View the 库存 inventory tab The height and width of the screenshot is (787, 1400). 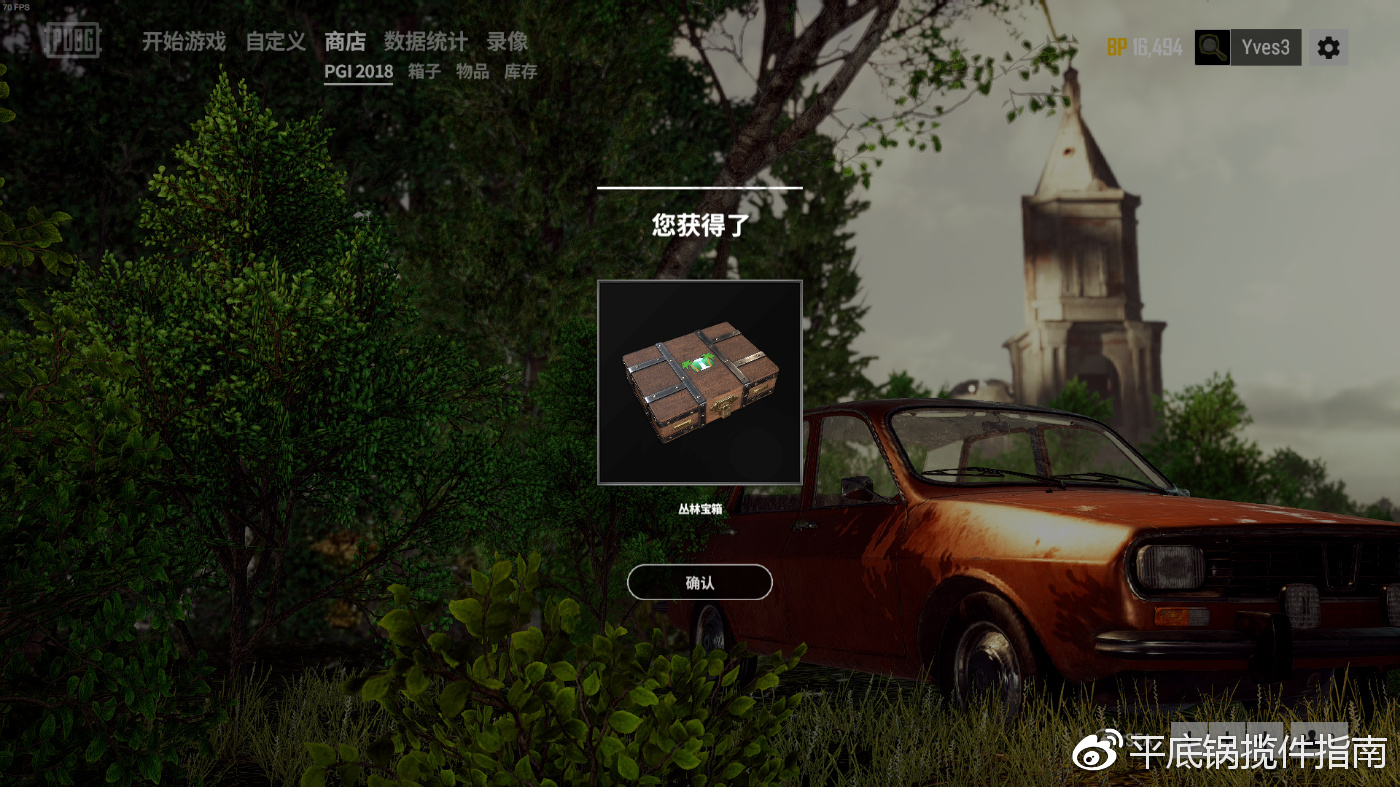coord(520,72)
